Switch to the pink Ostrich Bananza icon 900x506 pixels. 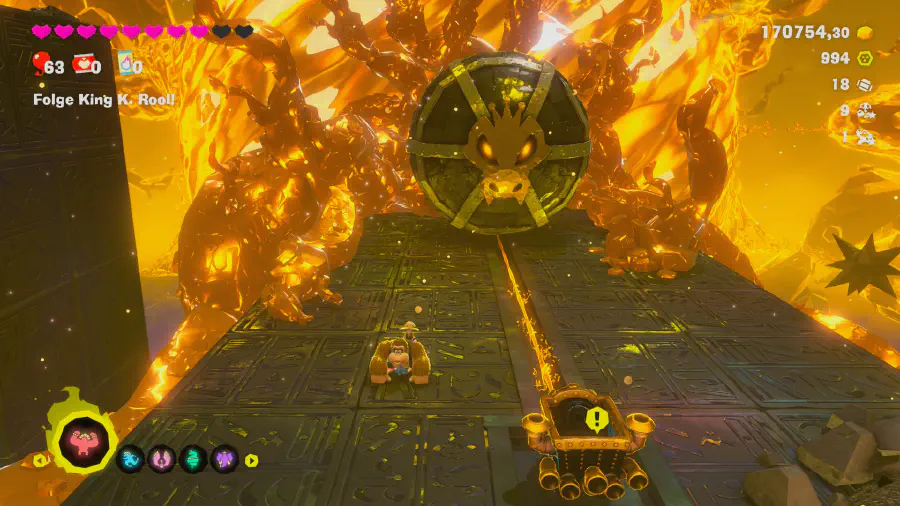pos(163,460)
